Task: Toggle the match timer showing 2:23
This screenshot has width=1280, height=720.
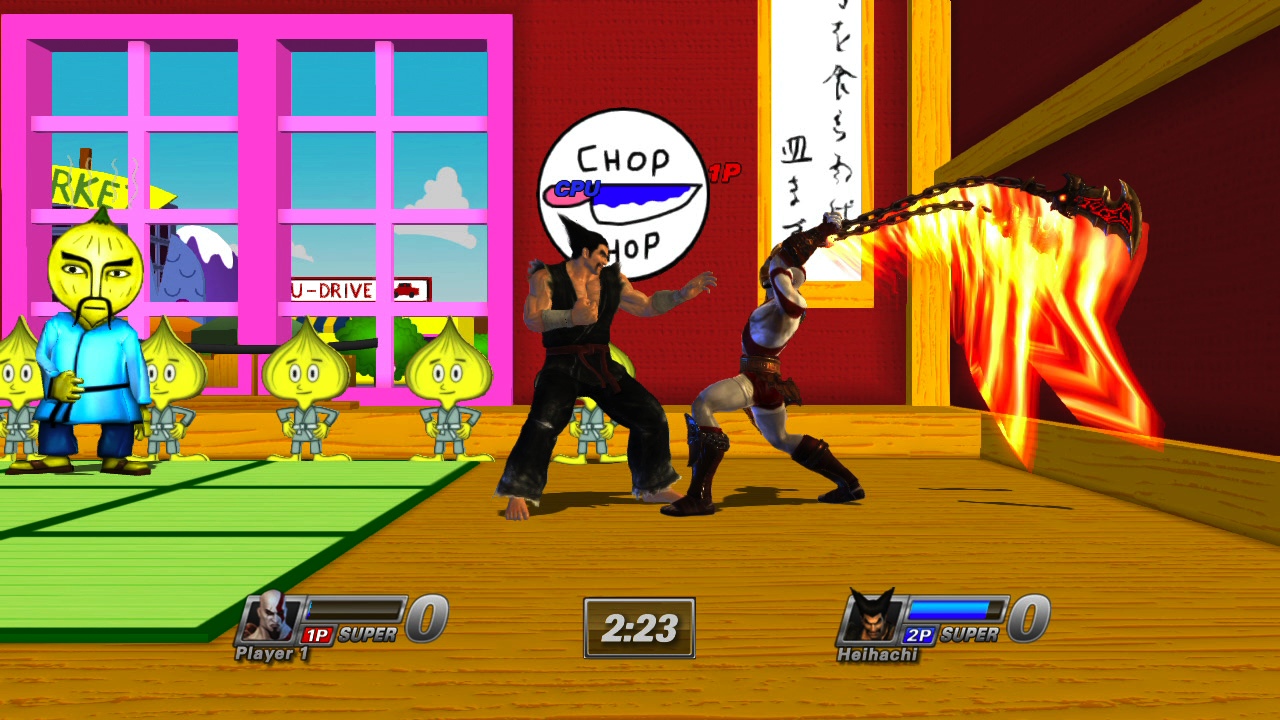Action: tap(638, 627)
